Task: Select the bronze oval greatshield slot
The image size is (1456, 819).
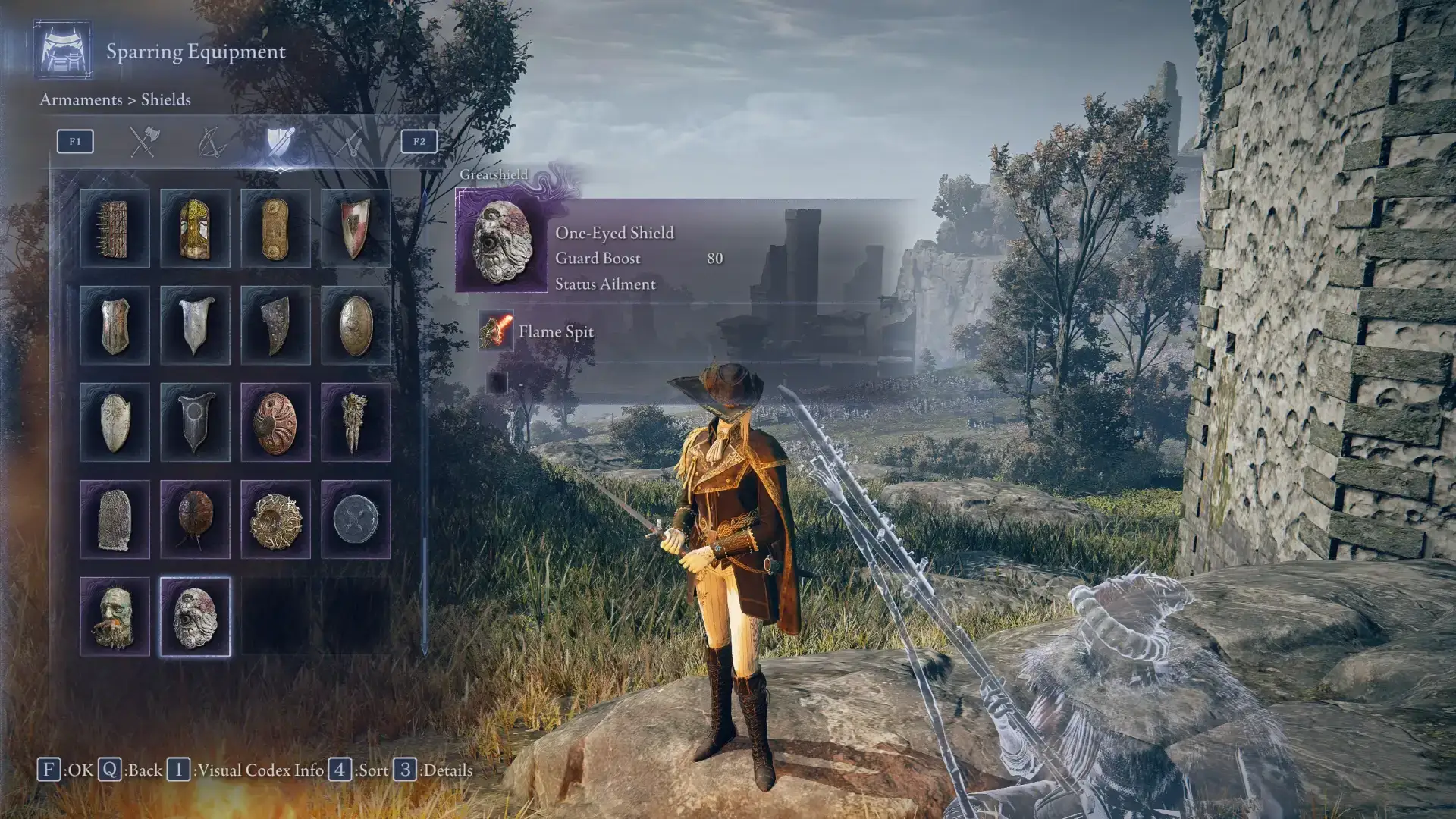Action: pos(356,325)
